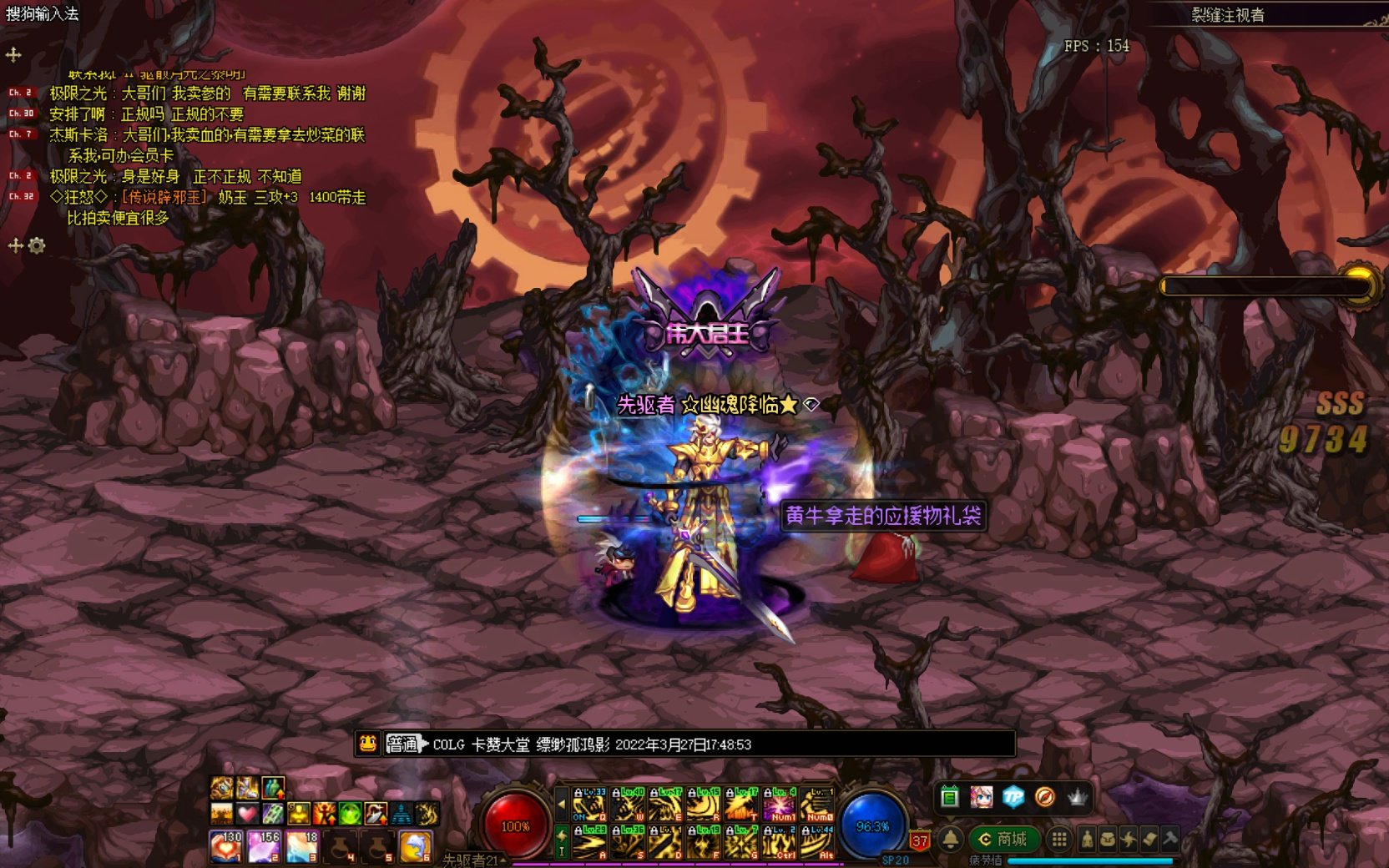This screenshot has width=1389, height=868.
Task: Click the 普通 chat channel selector
Action: point(402,744)
